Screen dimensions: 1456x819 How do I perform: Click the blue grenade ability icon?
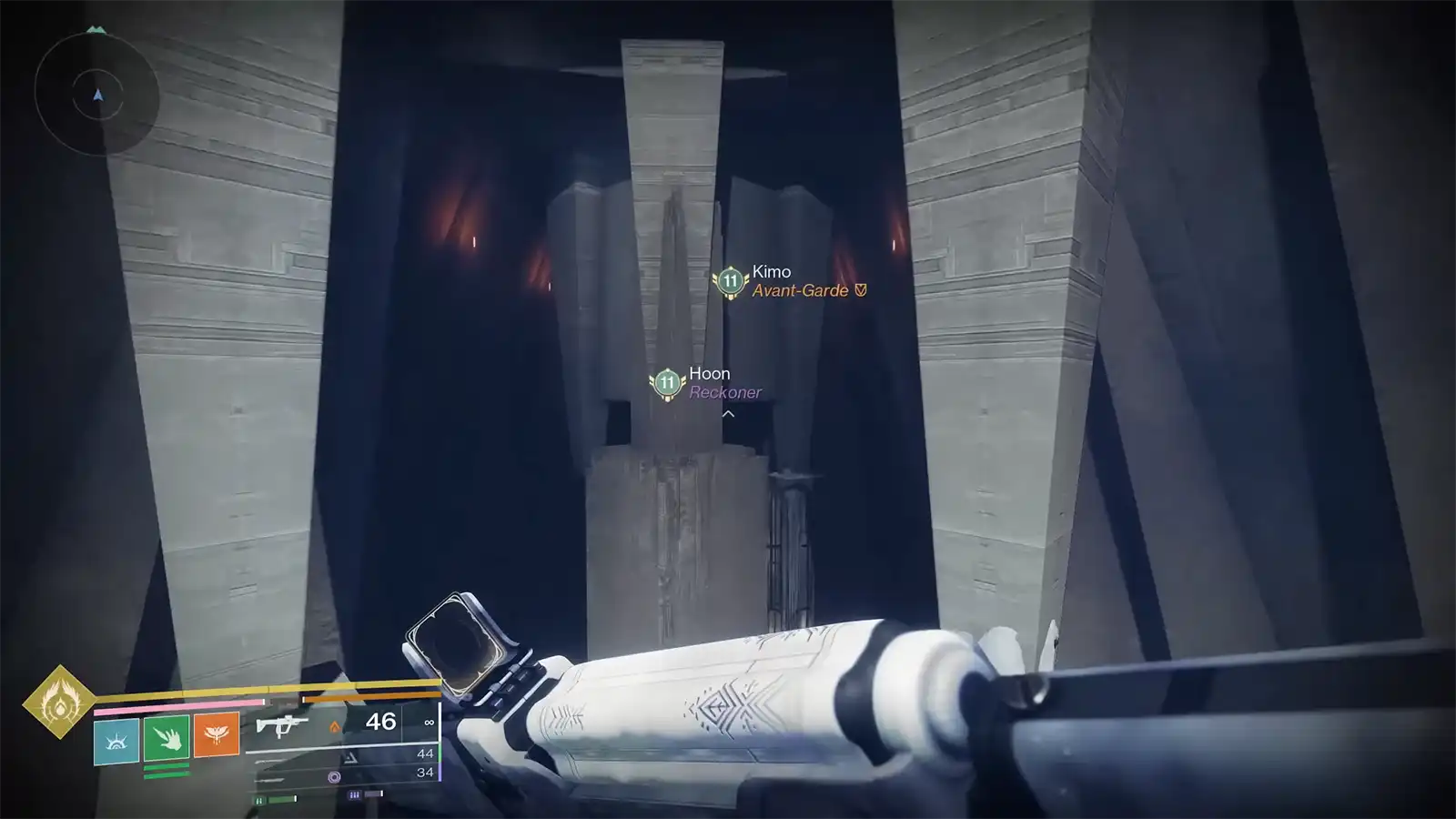pyautogui.click(x=116, y=740)
